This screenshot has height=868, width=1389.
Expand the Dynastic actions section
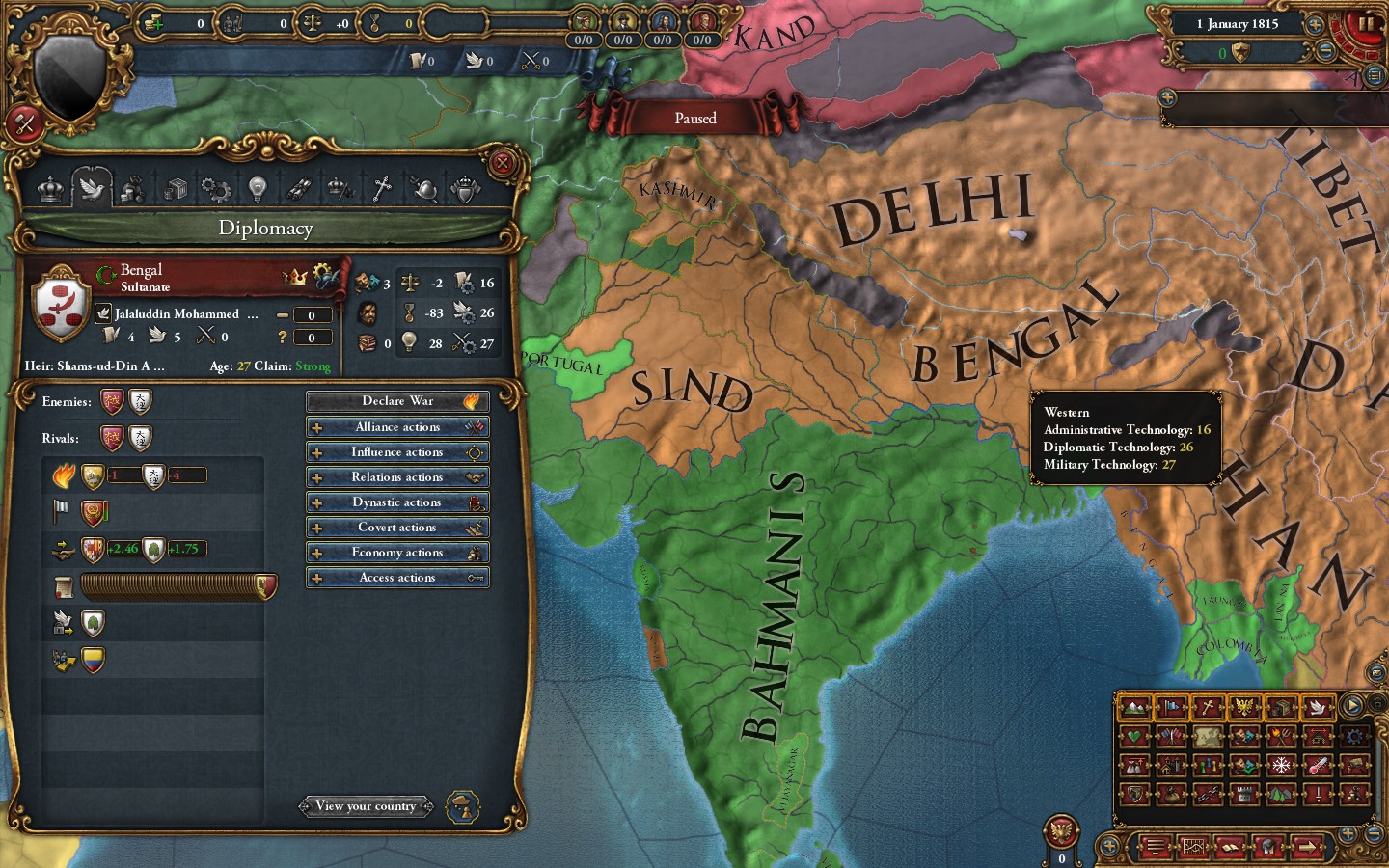point(397,502)
